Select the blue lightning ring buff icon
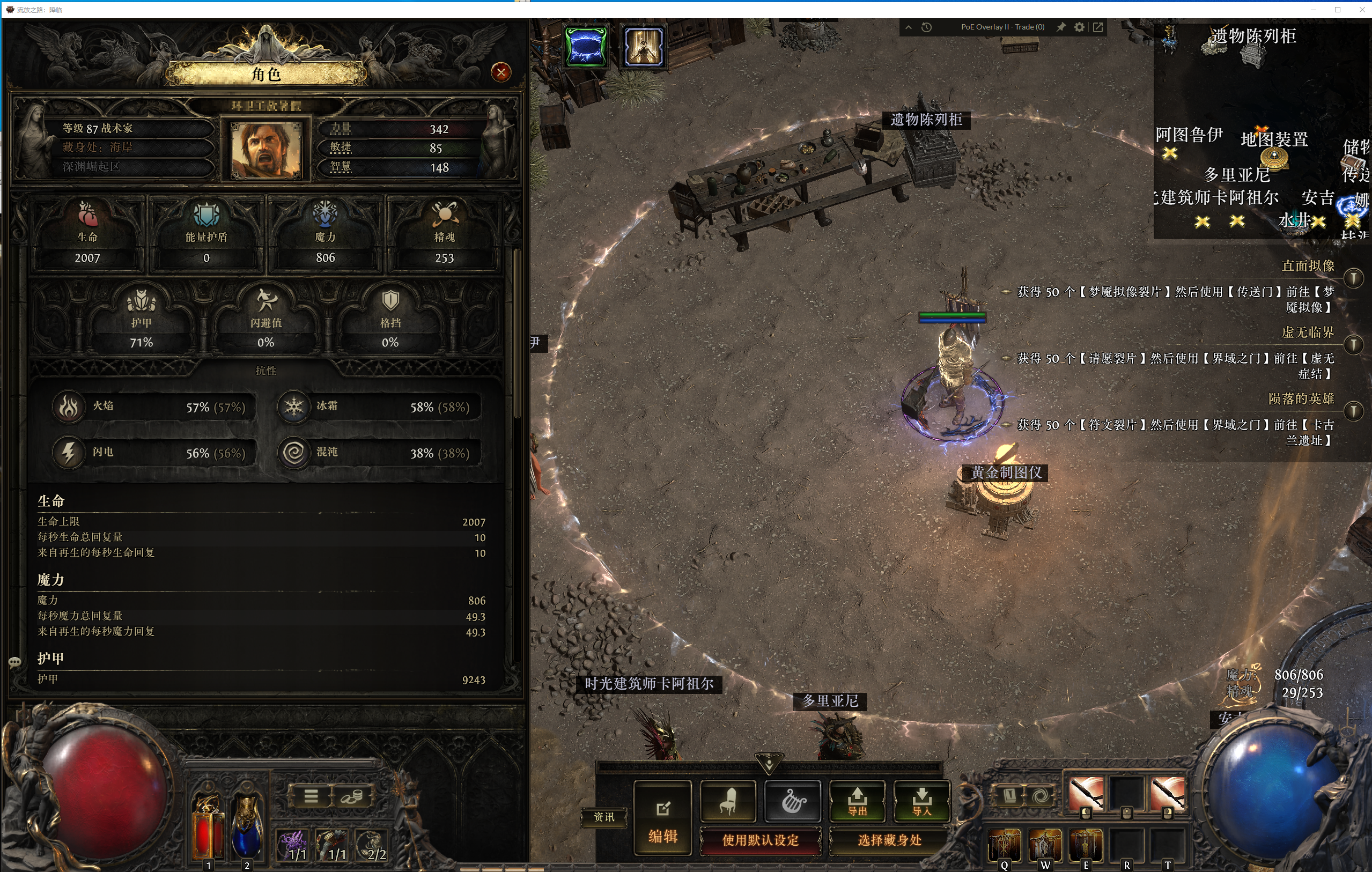The width and height of the screenshot is (1372, 872). click(585, 46)
